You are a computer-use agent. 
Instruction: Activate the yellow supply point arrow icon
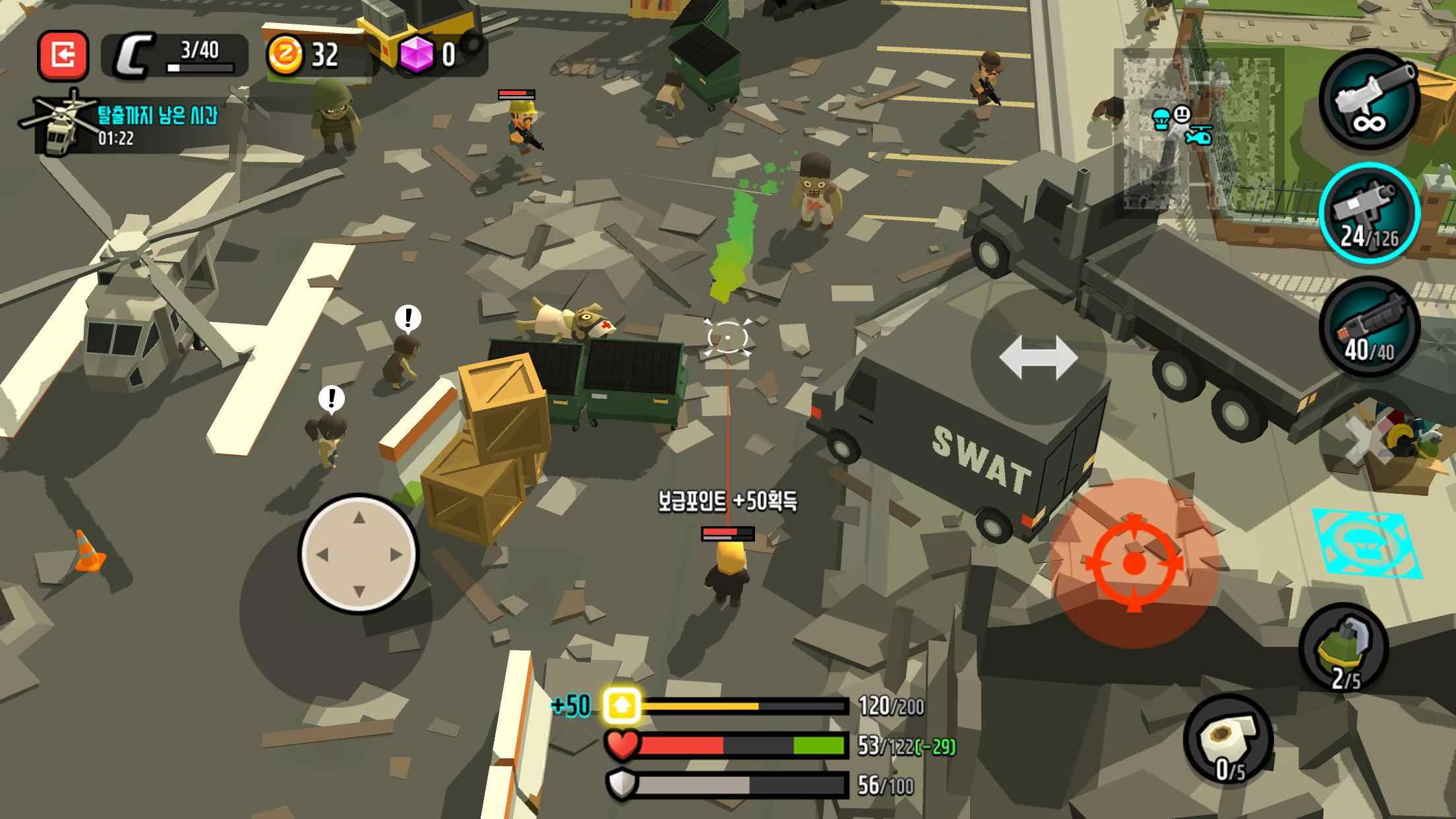(621, 706)
